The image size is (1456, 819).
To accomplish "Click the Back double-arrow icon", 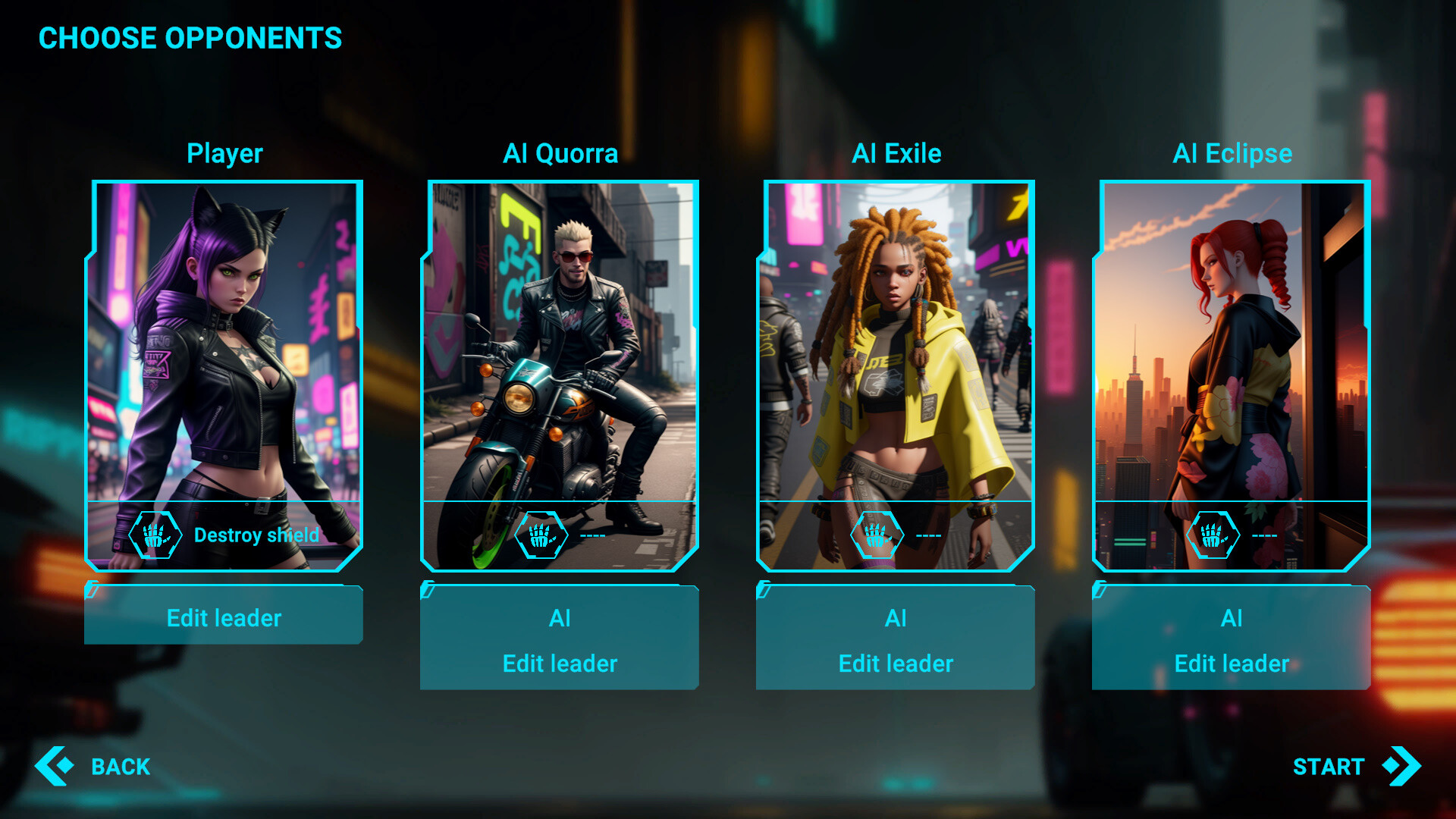I will coord(54,767).
